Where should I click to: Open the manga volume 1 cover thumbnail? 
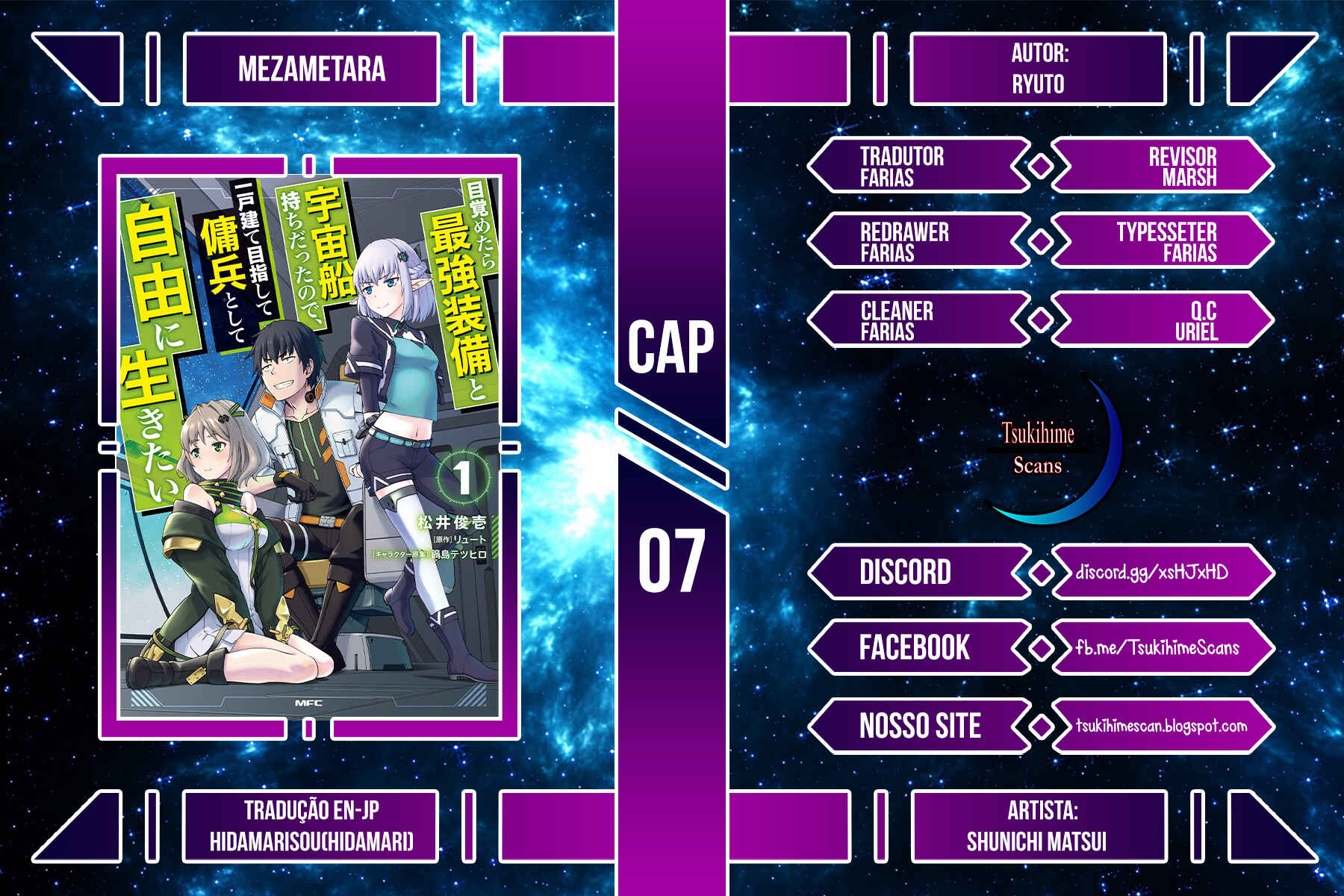pos(309,447)
